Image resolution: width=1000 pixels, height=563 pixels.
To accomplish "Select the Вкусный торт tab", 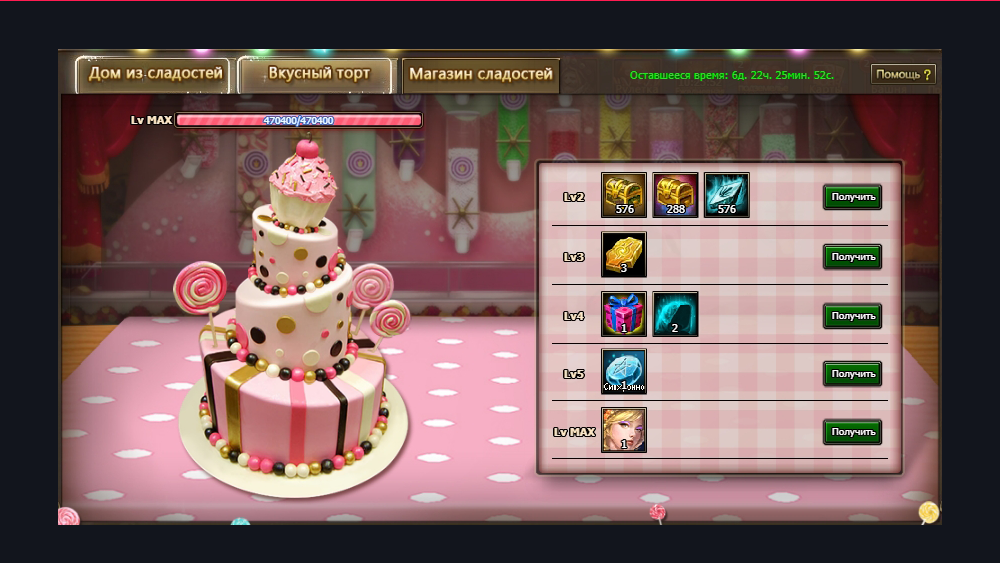I will pyautogui.click(x=318, y=75).
